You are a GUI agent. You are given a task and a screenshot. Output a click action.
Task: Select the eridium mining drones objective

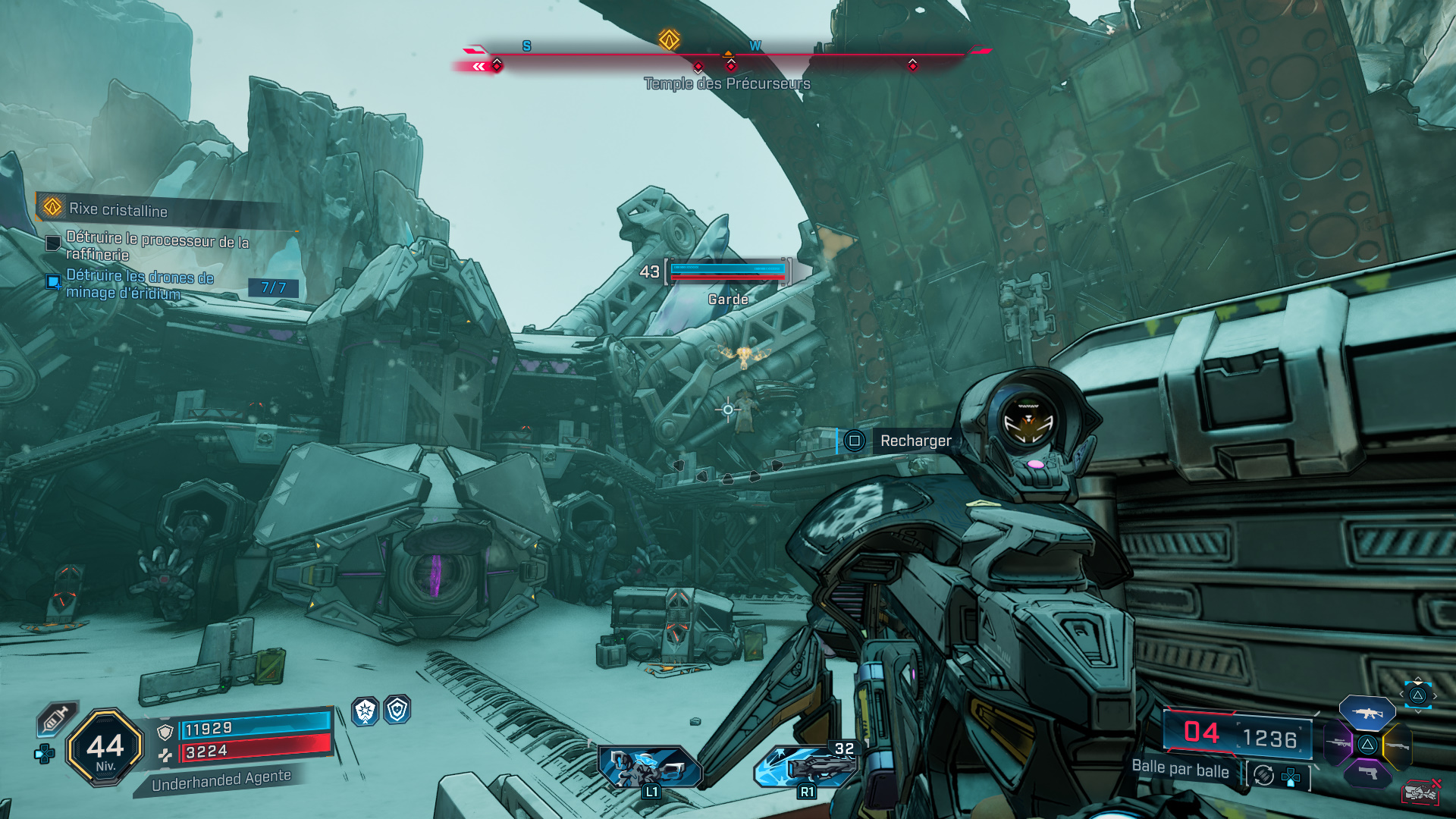point(140,284)
